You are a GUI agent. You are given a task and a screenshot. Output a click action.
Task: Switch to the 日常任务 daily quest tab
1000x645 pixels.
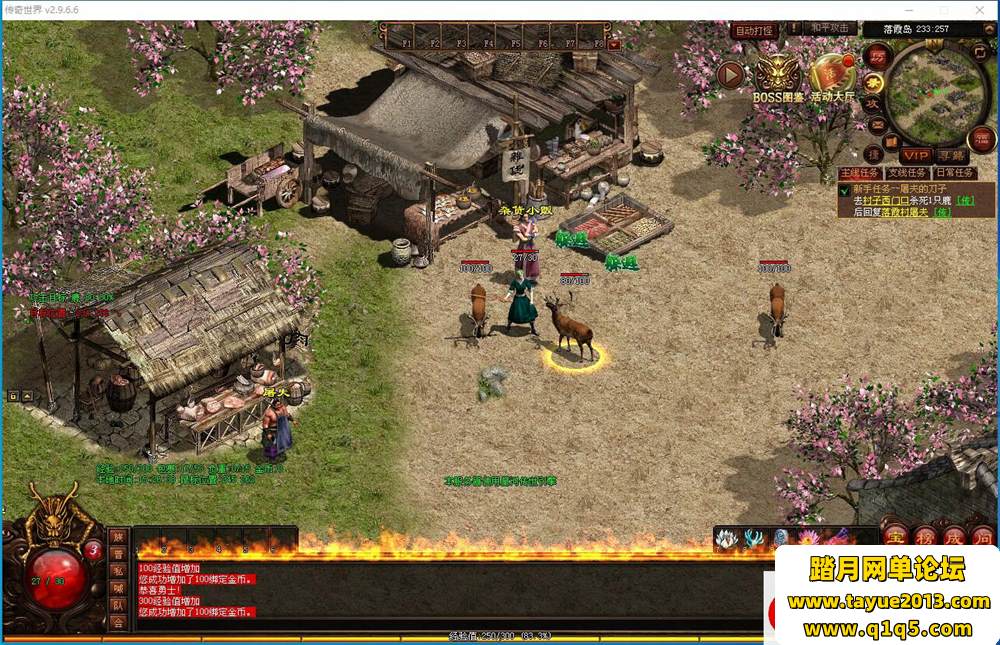(x=955, y=173)
